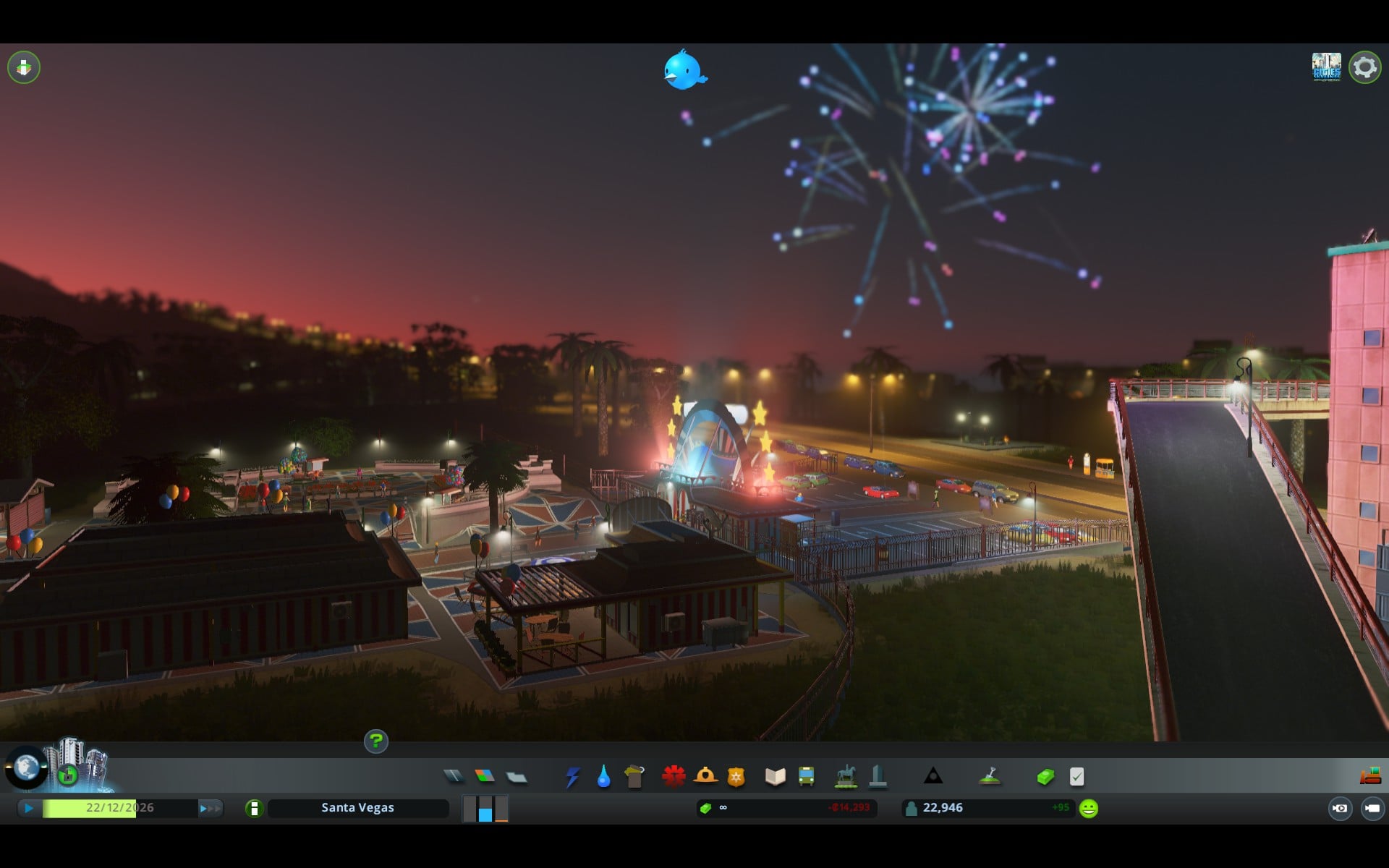Open the Zoning tool

click(x=485, y=776)
